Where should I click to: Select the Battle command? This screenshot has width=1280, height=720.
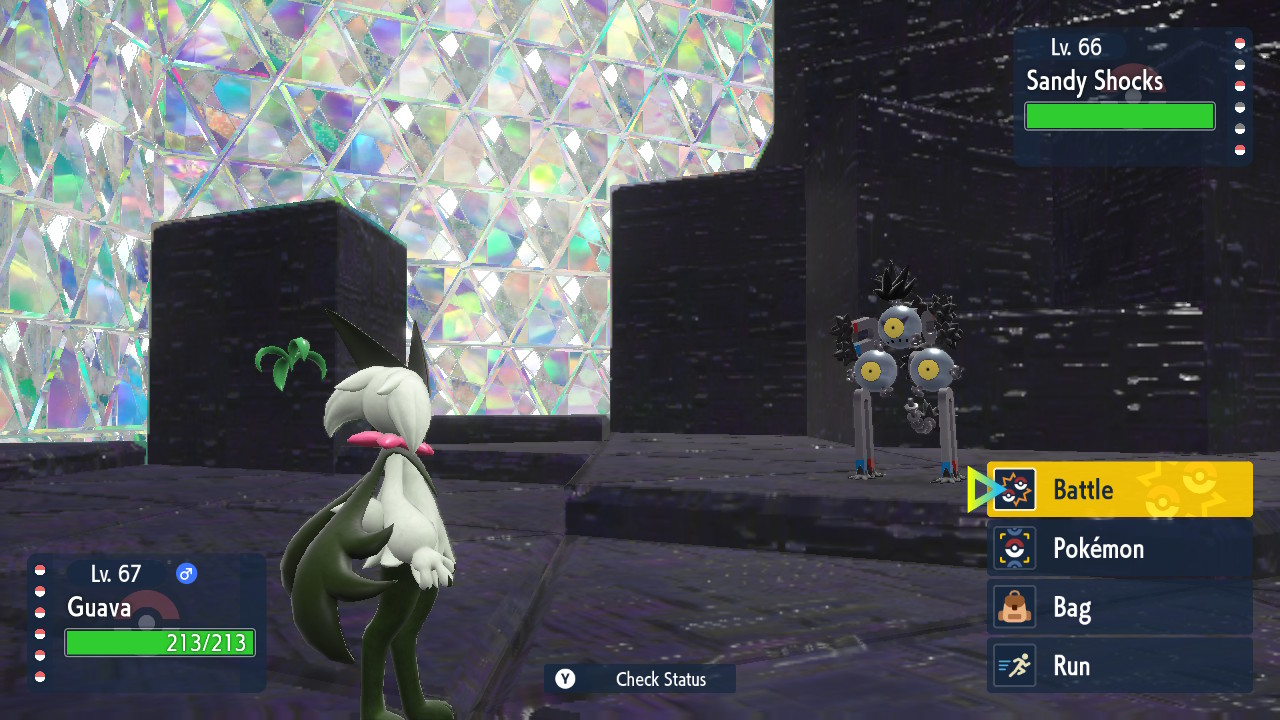pyautogui.click(x=1120, y=489)
